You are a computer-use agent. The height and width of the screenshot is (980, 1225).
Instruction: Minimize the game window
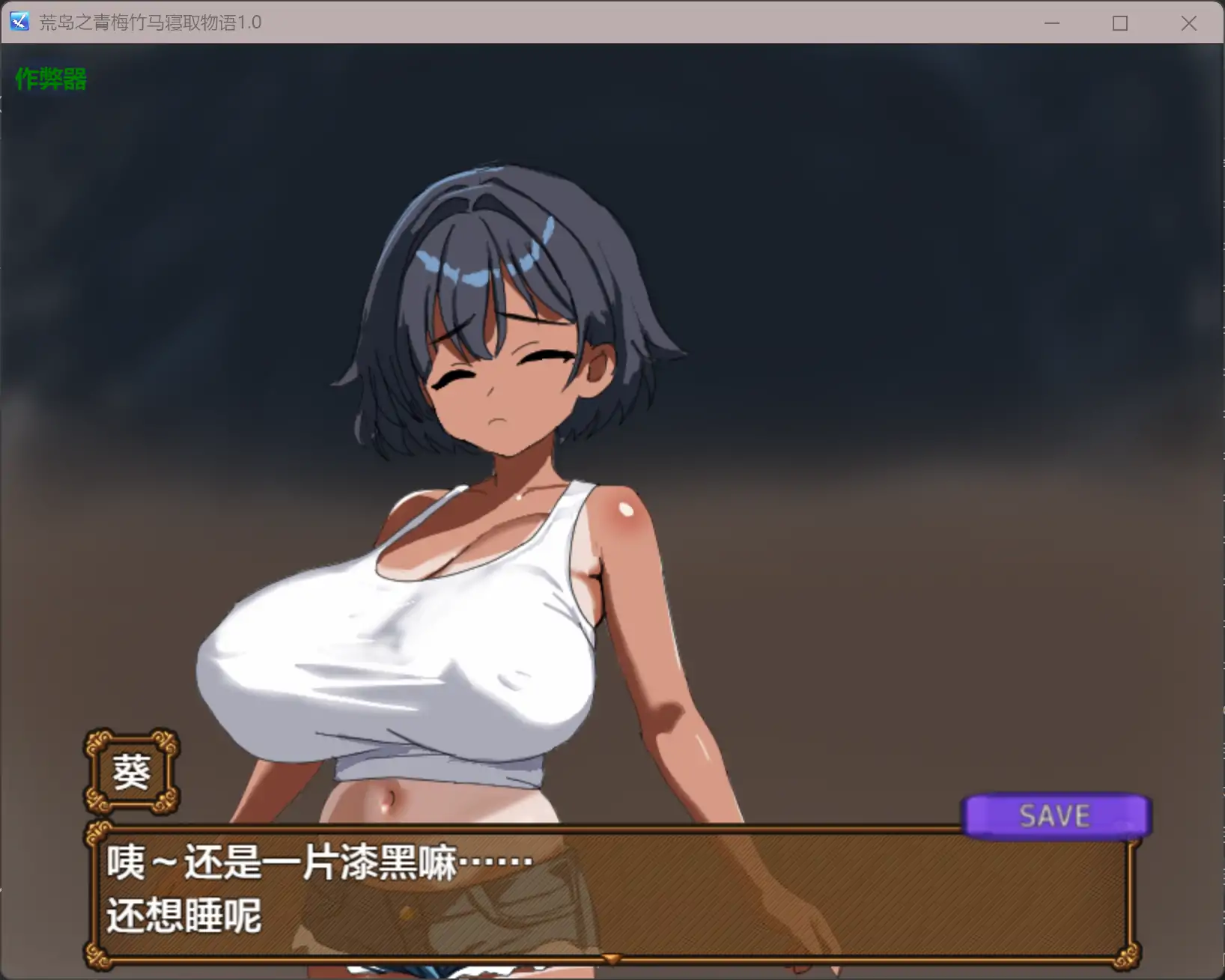coord(1051,23)
